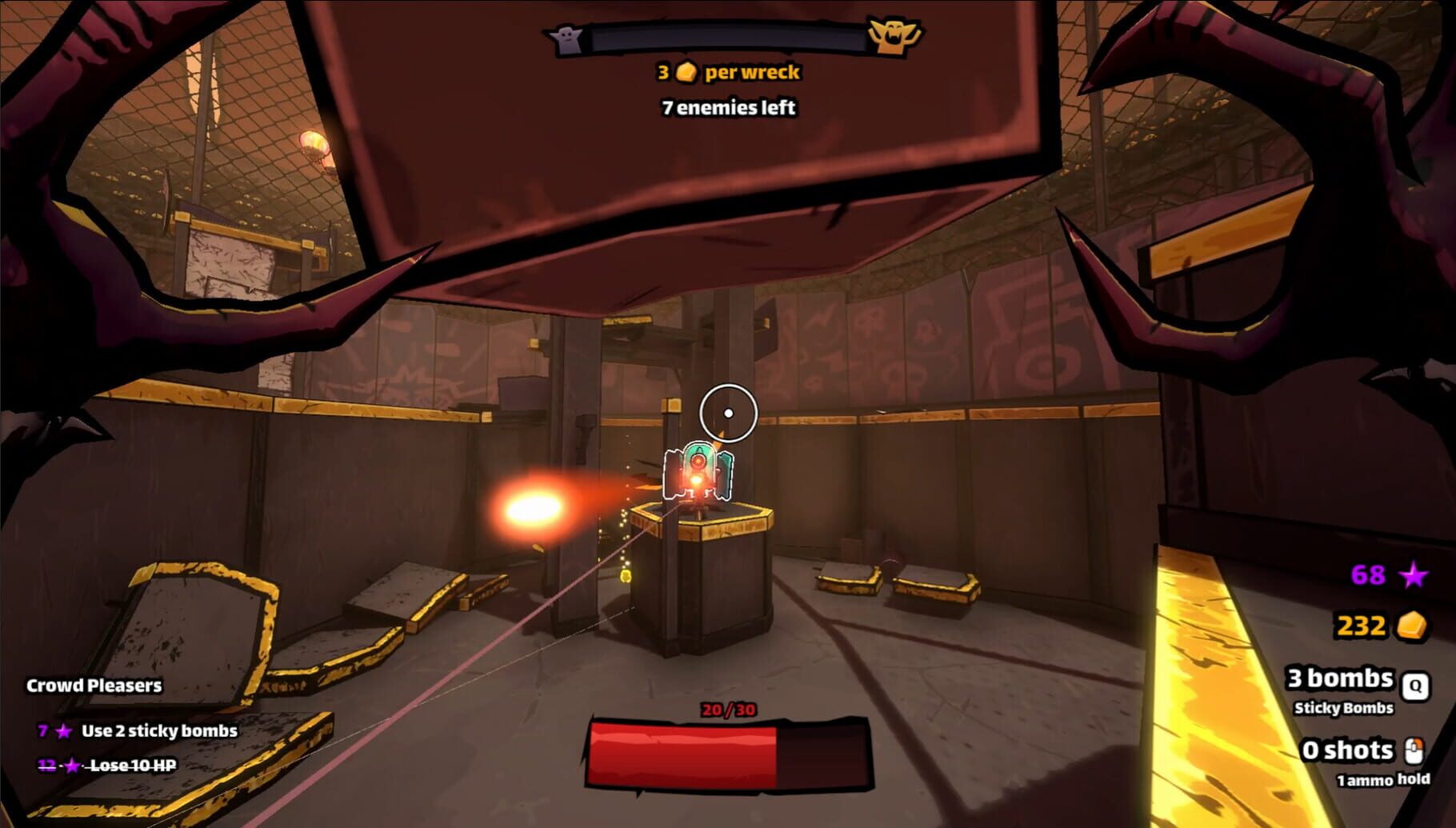The width and height of the screenshot is (1456, 828).
Task: Click the crosshair reticle at screen center
Action: point(728,413)
